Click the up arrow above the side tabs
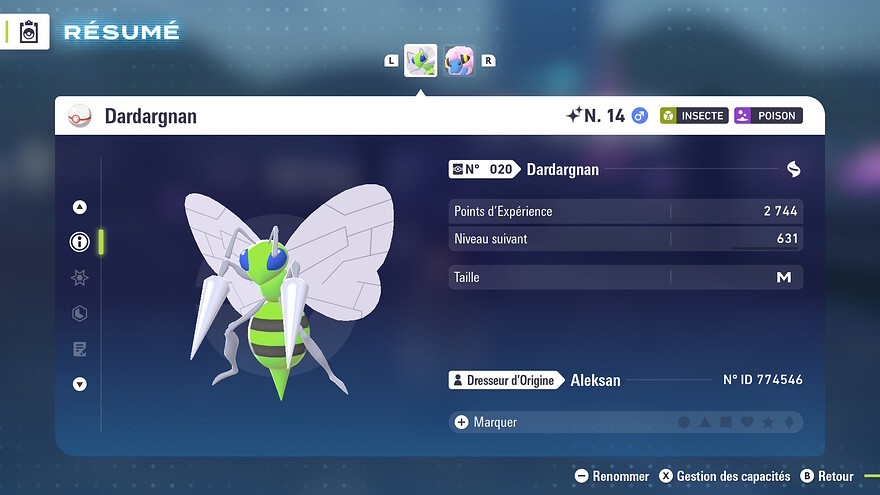Image resolution: width=880 pixels, height=495 pixels. click(x=80, y=207)
